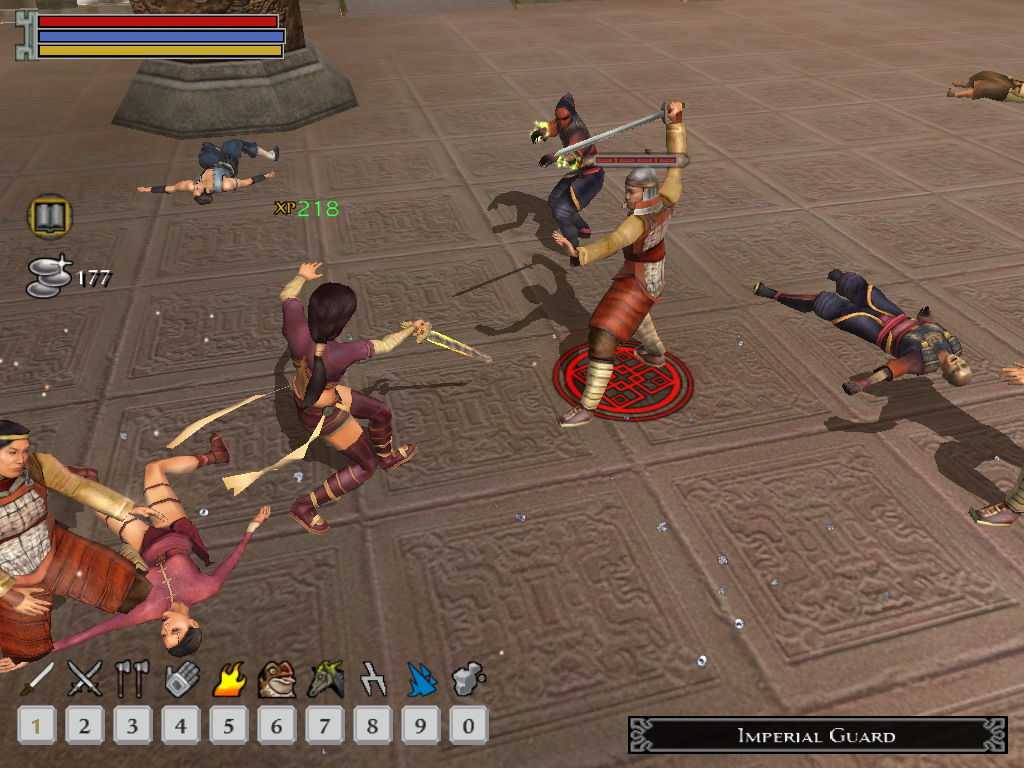Image resolution: width=1024 pixels, height=768 pixels.
Task: Activate the blue ice shards style
Action: (421, 679)
